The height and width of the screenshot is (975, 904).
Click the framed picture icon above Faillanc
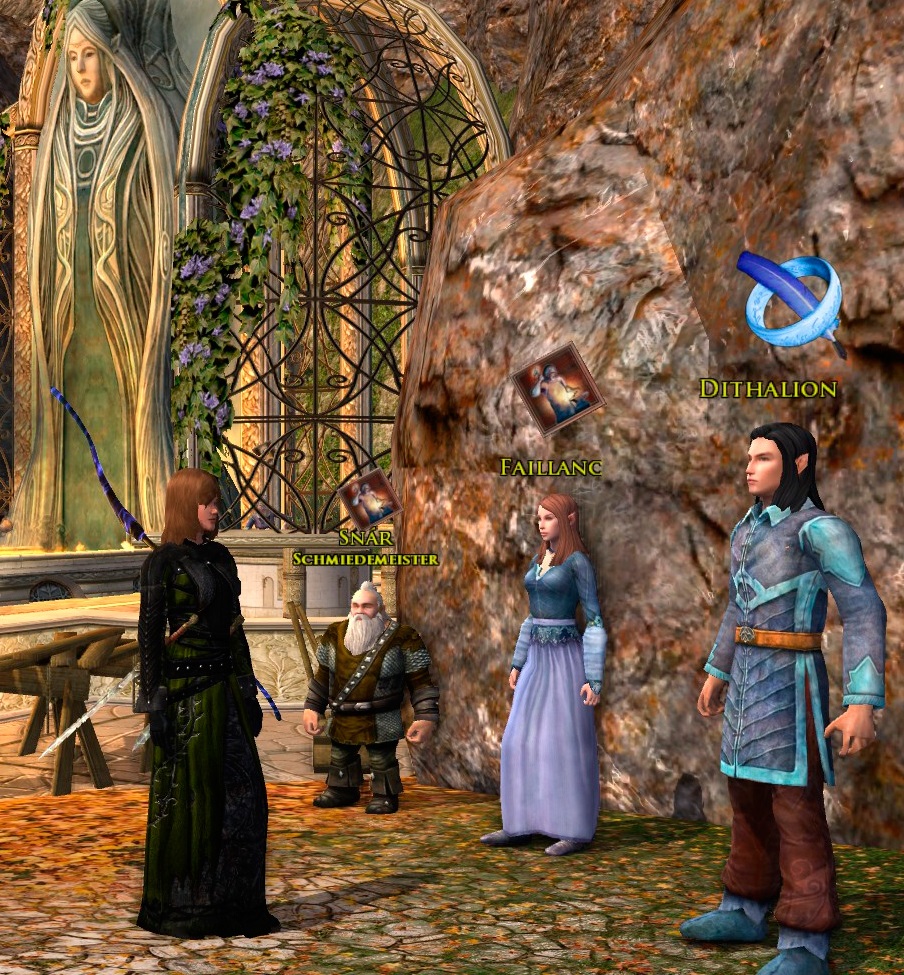pos(557,388)
